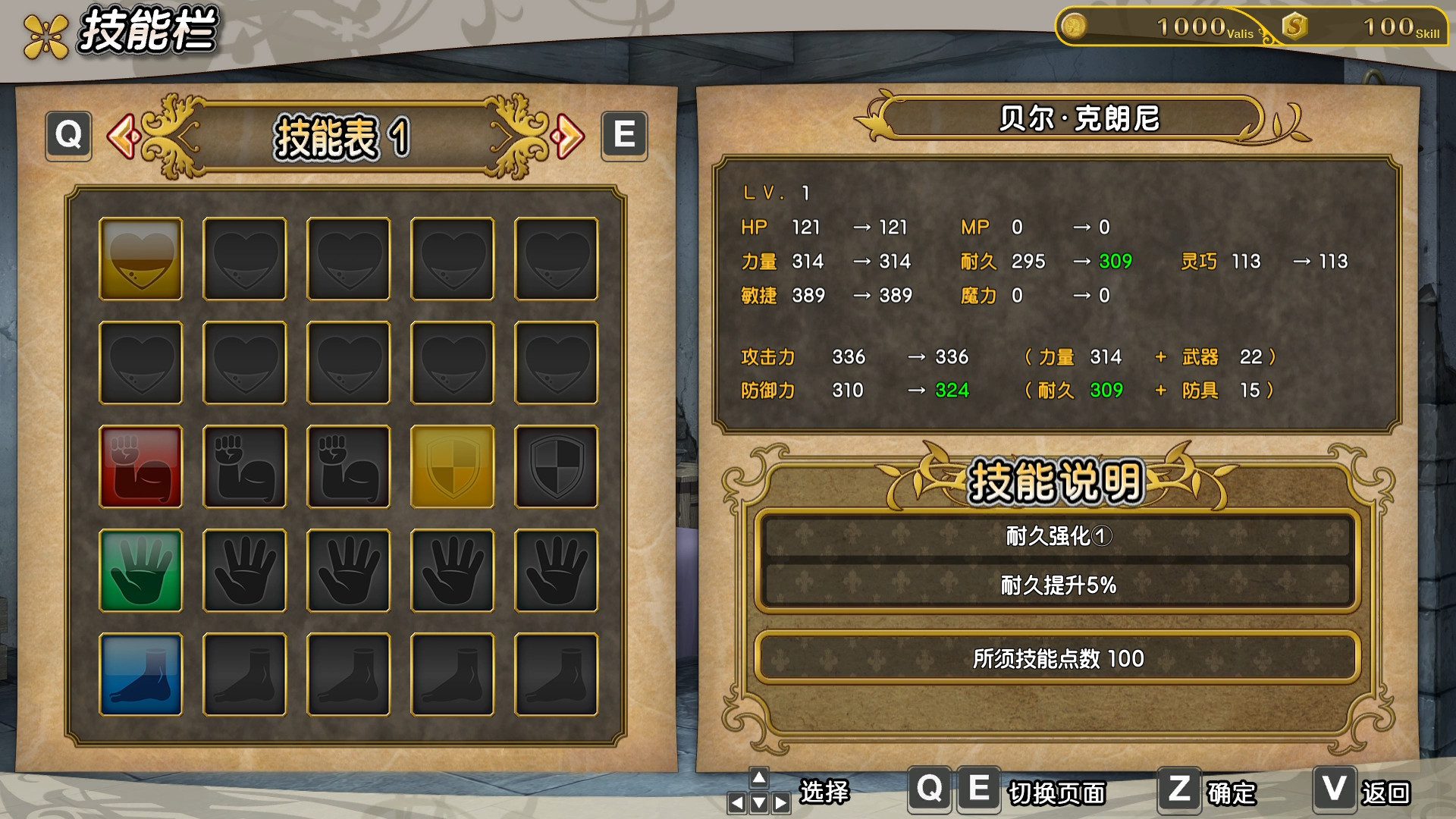Select the unlocked gold heart HP skill
The width and height of the screenshot is (1456, 819).
pyautogui.click(x=140, y=257)
